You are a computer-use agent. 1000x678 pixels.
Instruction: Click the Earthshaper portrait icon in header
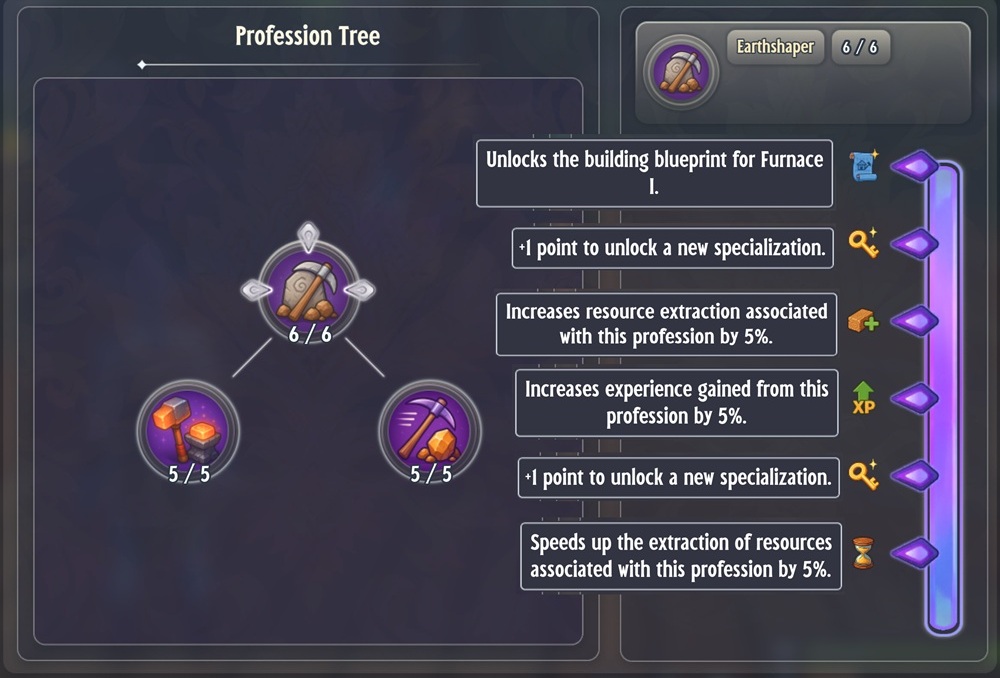coord(679,72)
